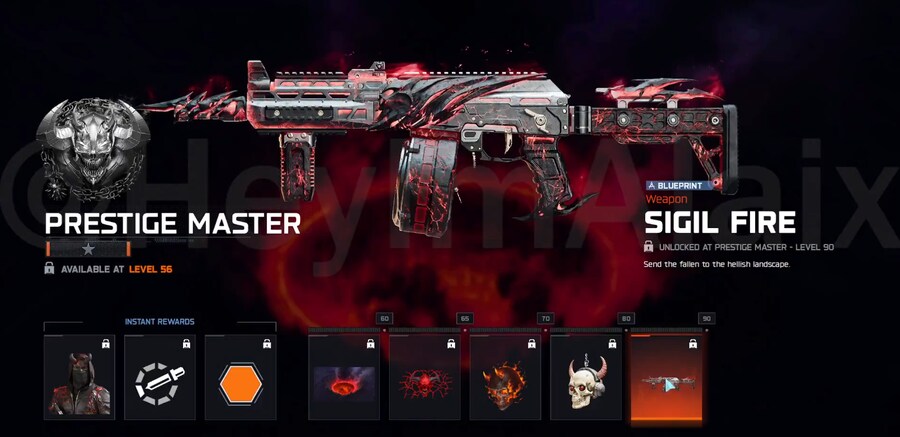The height and width of the screenshot is (437, 900).
Task: Select the level 90 Sigil Fire blueprint tile
Action: pos(667,377)
